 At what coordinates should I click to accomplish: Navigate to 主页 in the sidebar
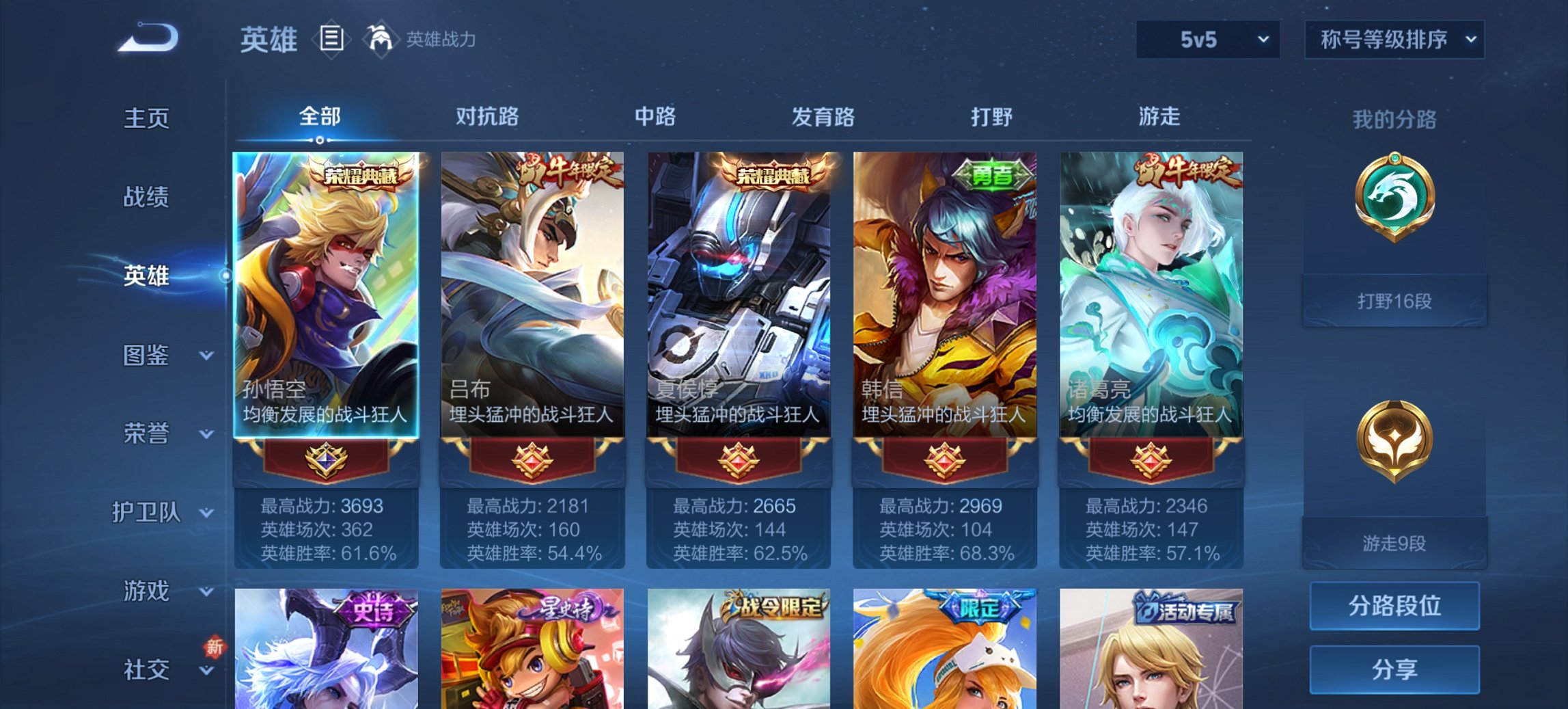pyautogui.click(x=146, y=118)
